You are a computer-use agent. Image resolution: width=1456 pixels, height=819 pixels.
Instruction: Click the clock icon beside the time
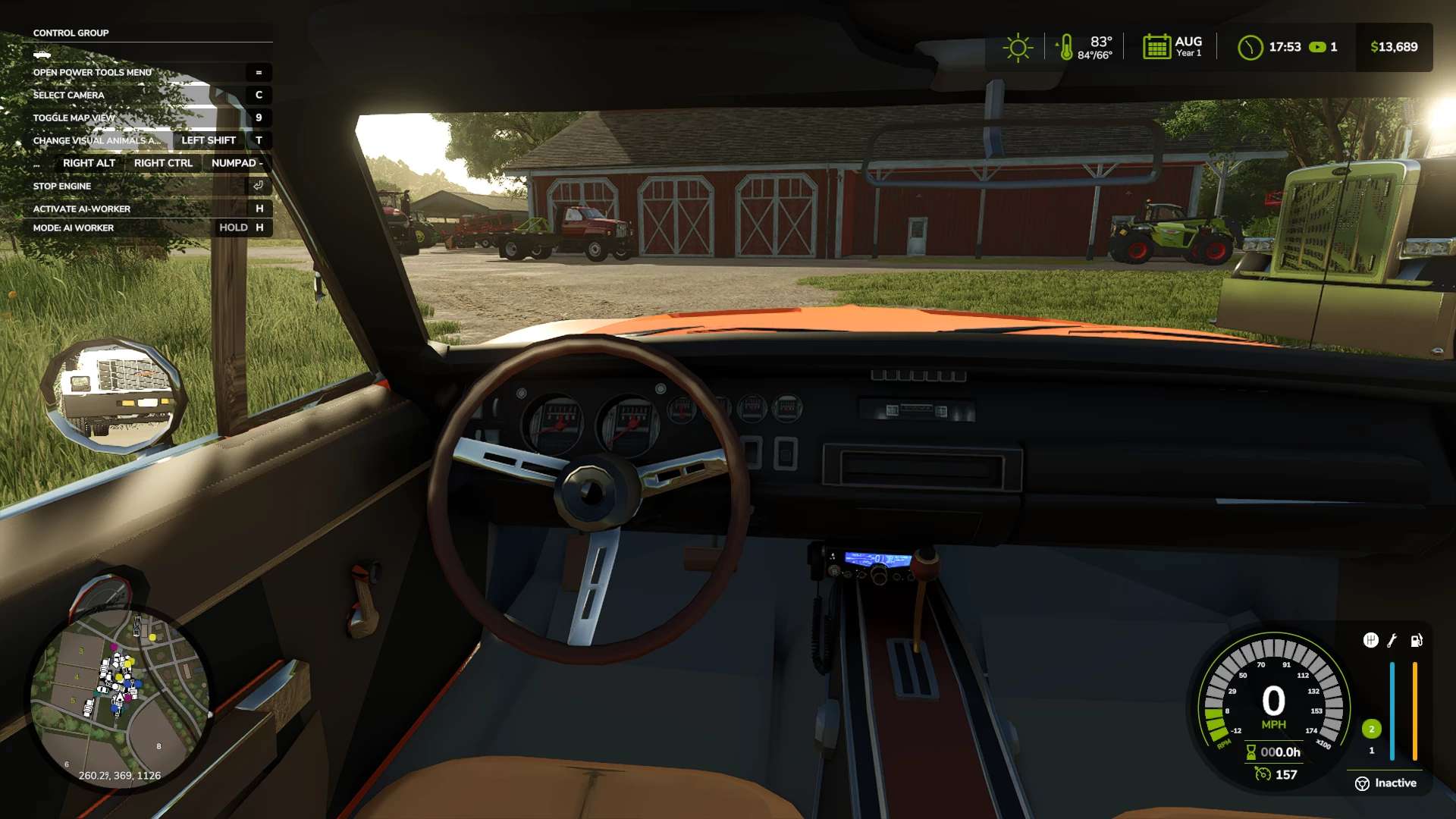click(x=1250, y=48)
